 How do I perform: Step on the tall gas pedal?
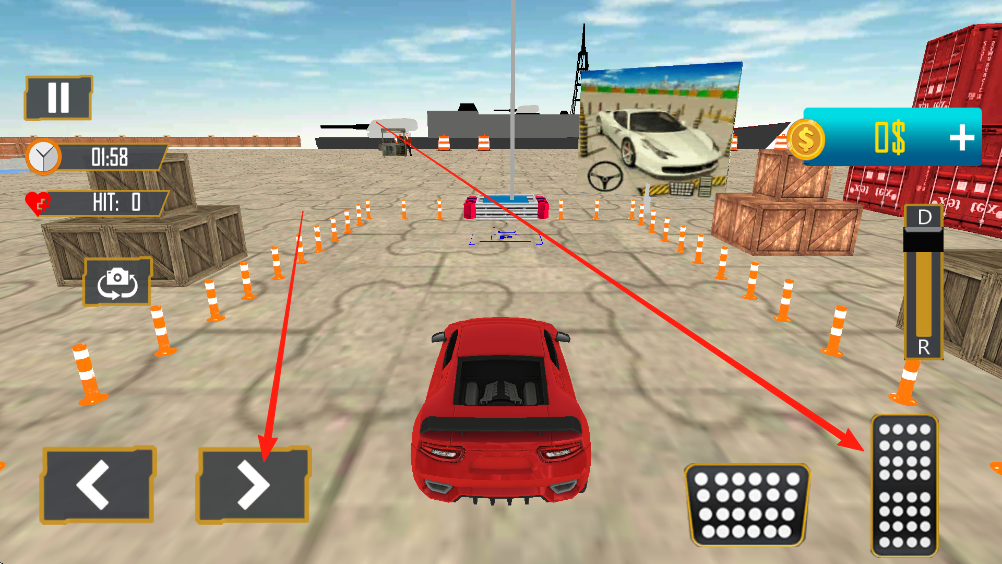(x=904, y=485)
